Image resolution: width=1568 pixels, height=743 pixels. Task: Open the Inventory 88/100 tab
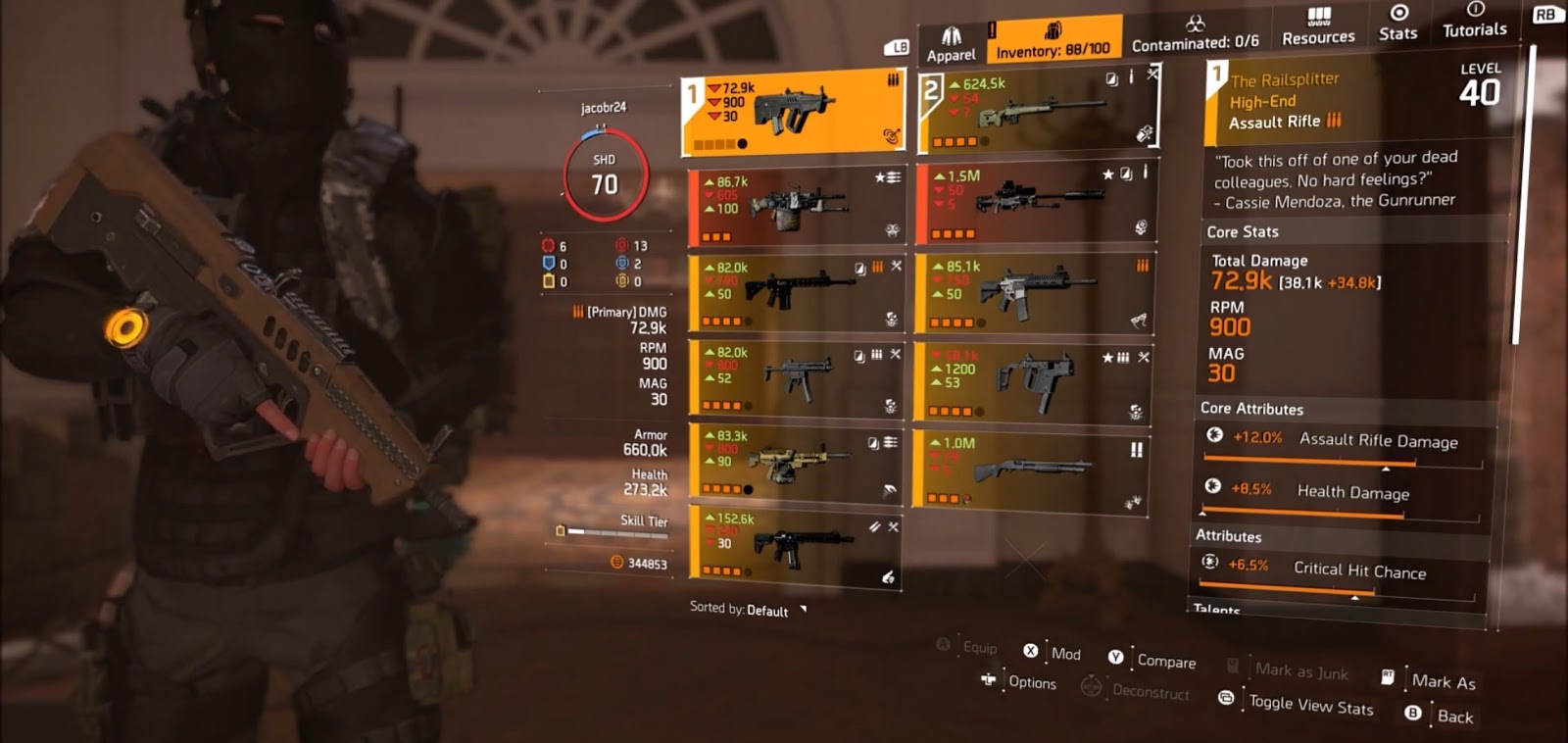tap(1053, 41)
